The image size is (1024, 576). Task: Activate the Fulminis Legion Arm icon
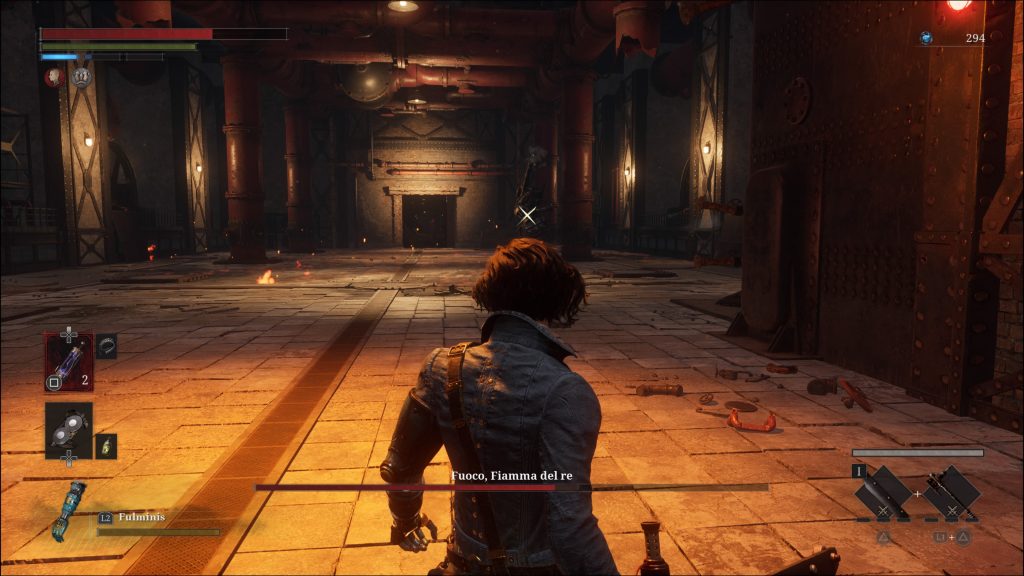pos(68,510)
